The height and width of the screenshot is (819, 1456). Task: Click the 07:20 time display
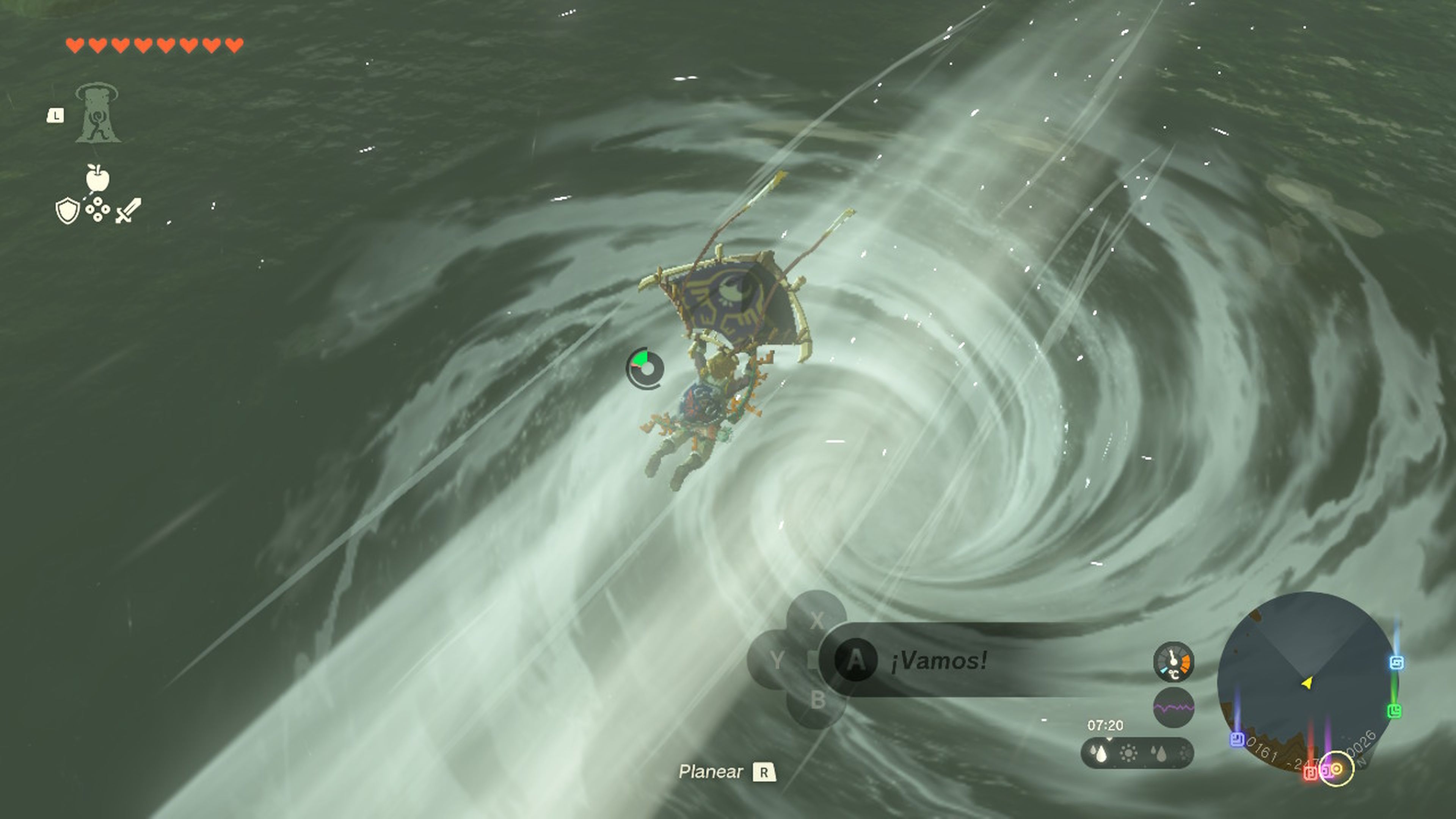[1106, 725]
